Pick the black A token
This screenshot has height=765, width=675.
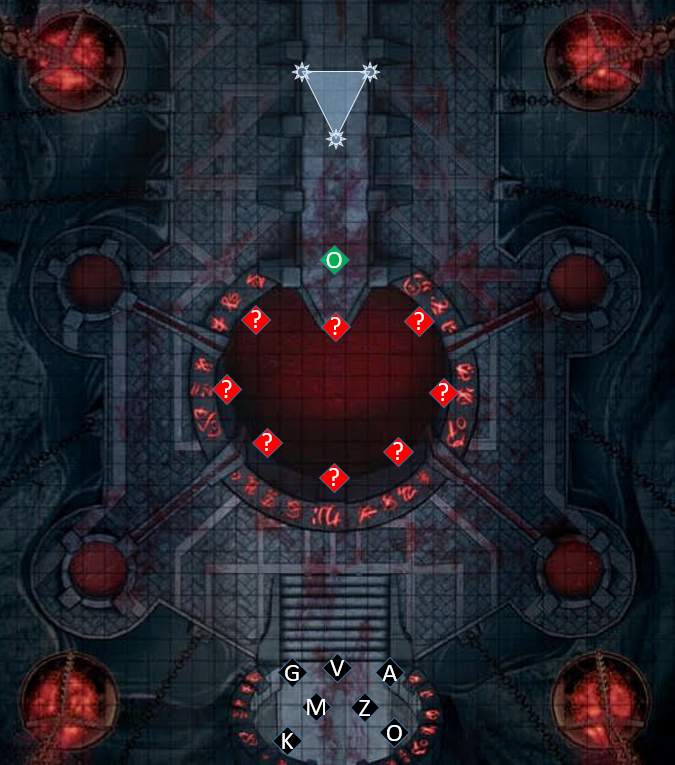click(x=389, y=673)
